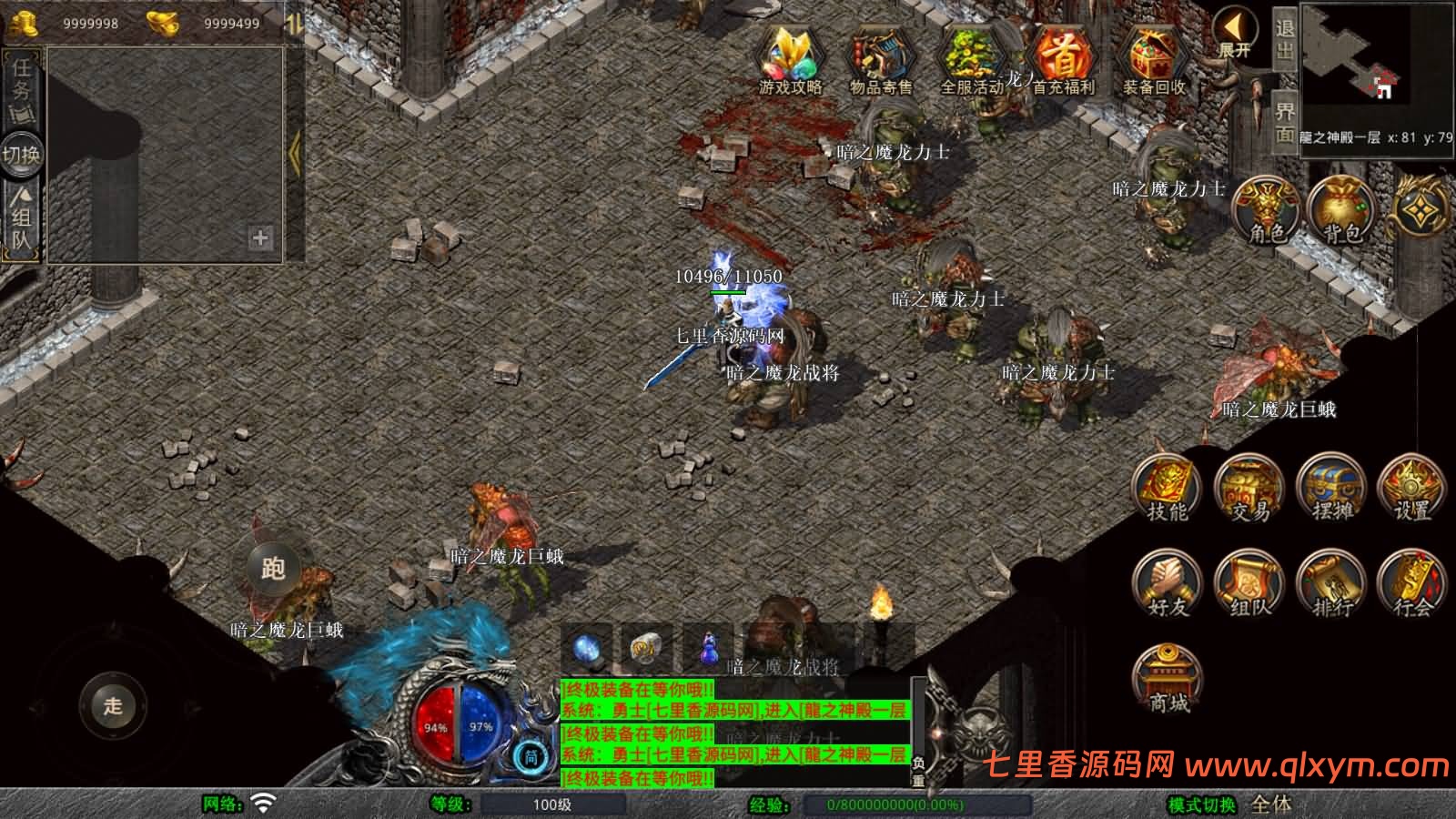
Task: Switch to the 任务 quest tab
Action: (22, 86)
